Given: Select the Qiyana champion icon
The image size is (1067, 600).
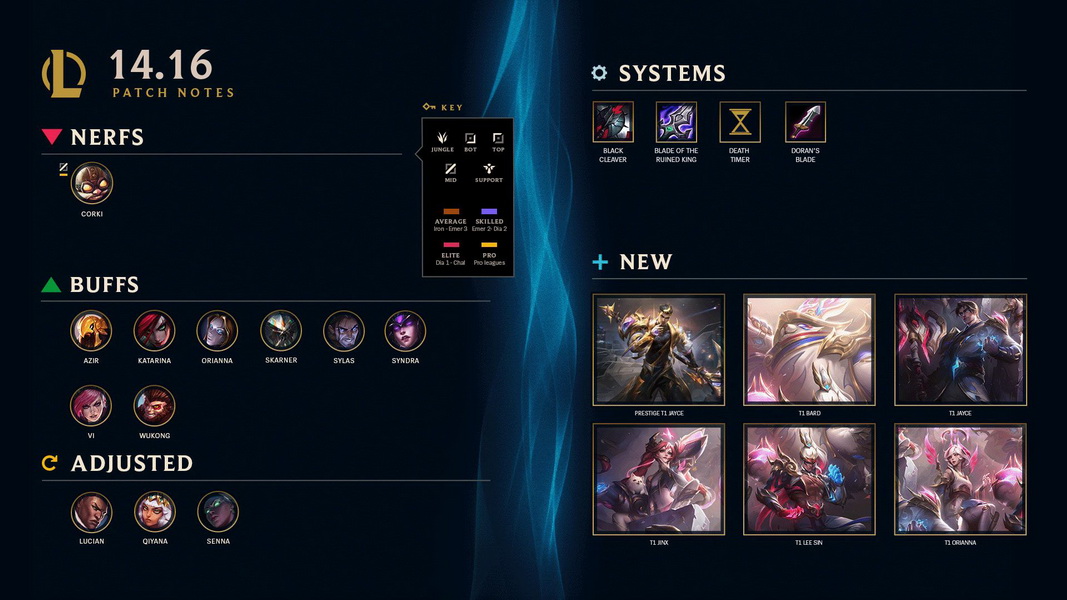Looking at the screenshot, I should point(154,512).
